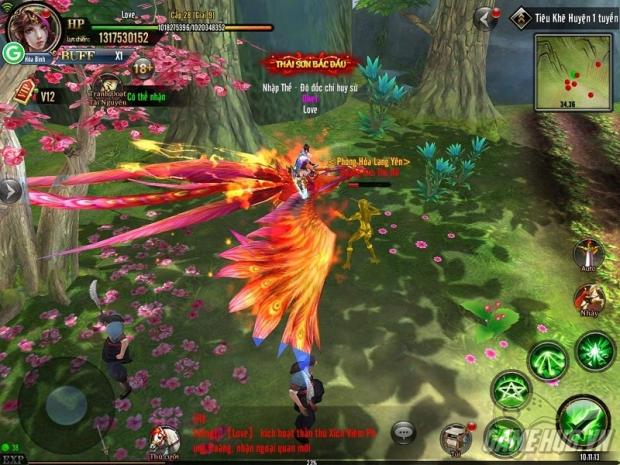Tap the virtual joystick pad
This screenshot has width=620, height=465.
coord(64,403)
